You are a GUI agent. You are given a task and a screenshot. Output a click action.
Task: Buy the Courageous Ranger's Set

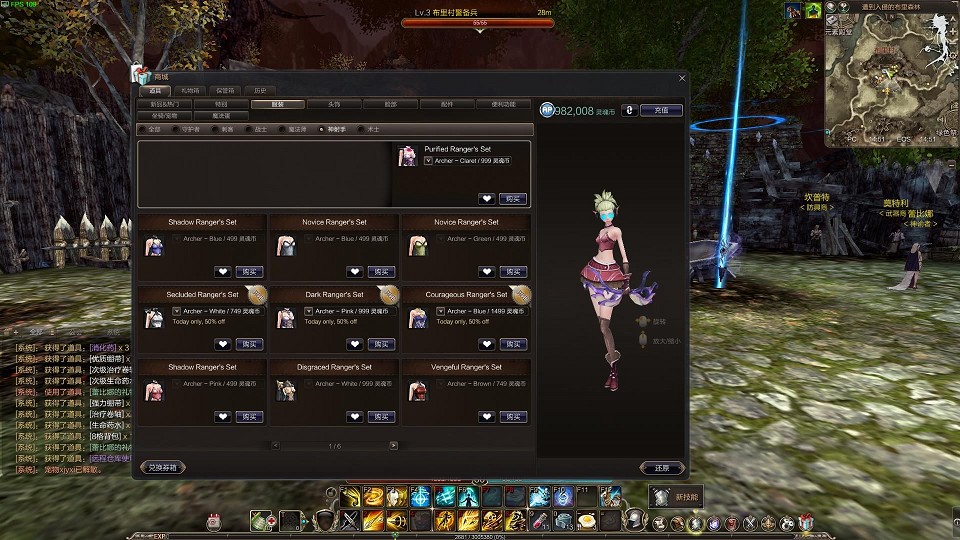[x=513, y=344]
